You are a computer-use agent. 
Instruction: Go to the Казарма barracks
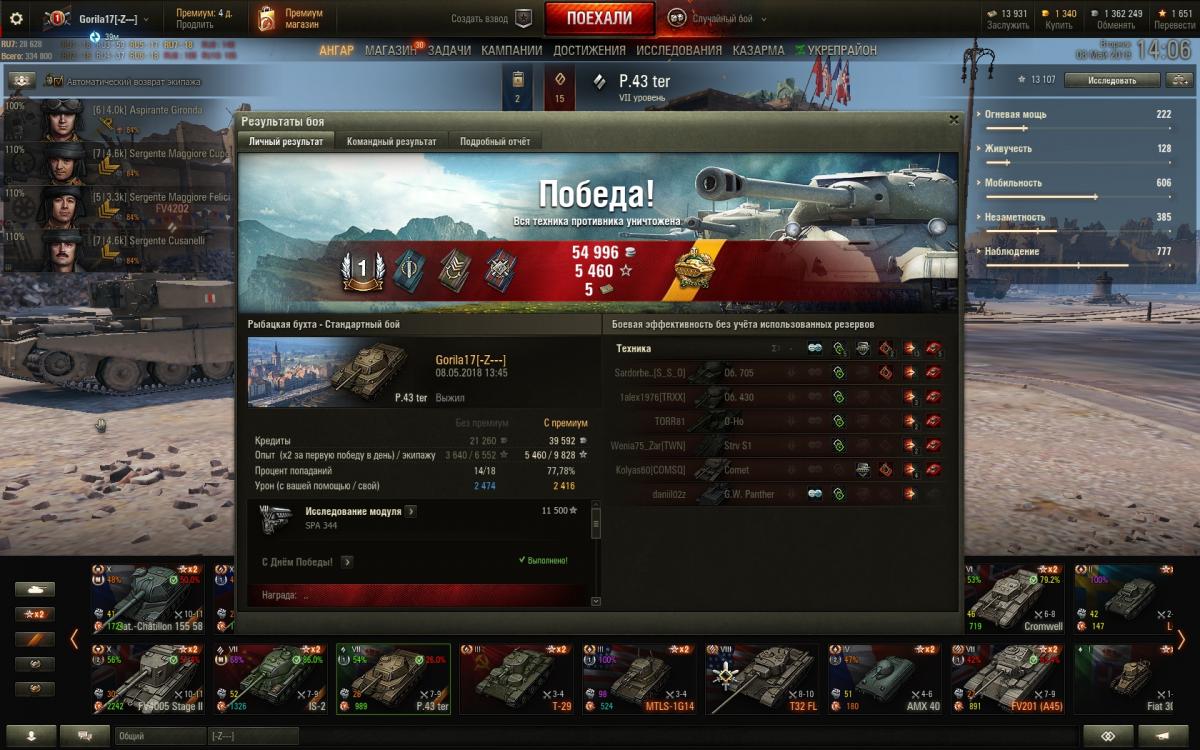(x=757, y=50)
